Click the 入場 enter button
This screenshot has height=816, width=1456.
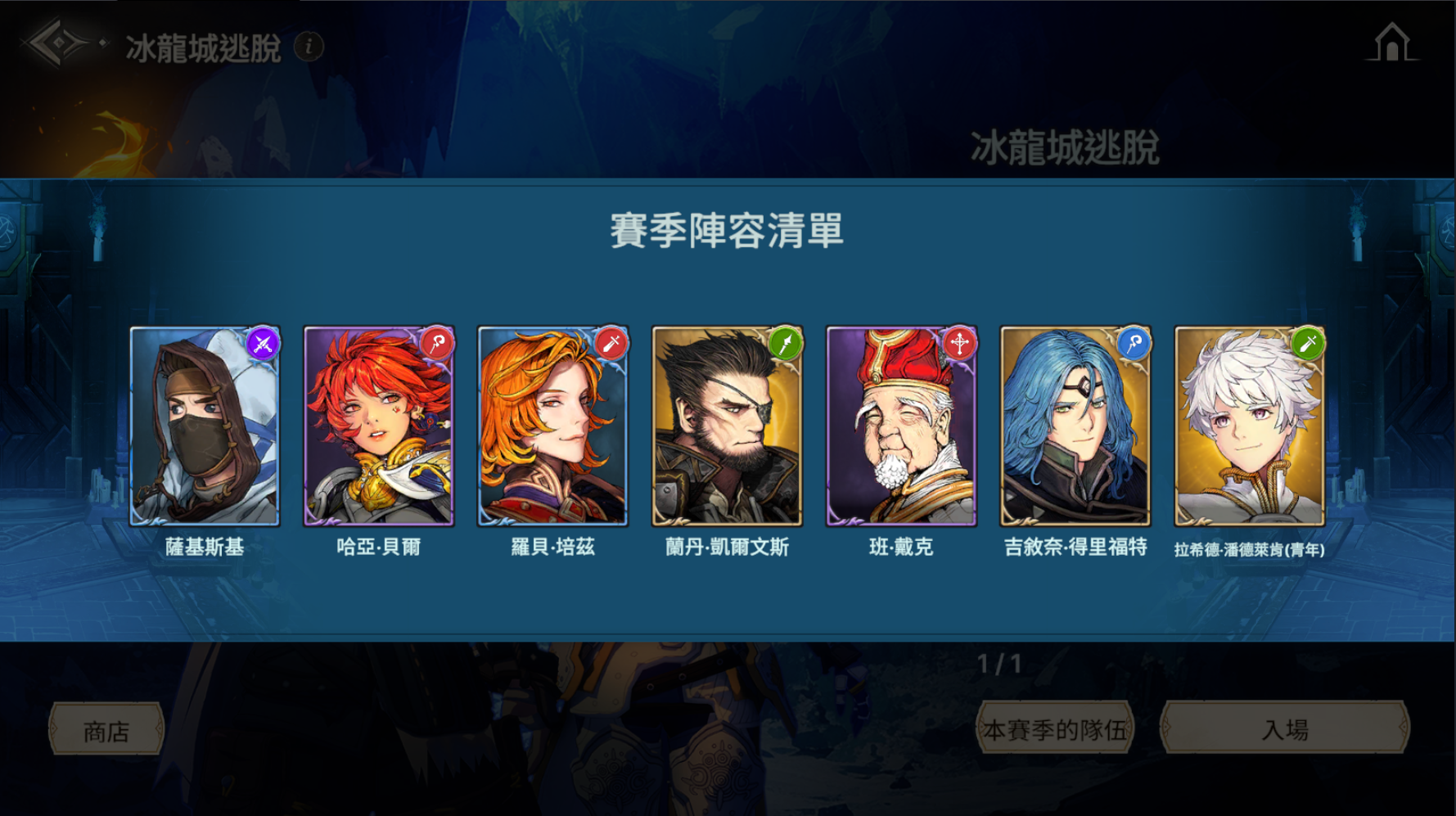[x=1285, y=728]
